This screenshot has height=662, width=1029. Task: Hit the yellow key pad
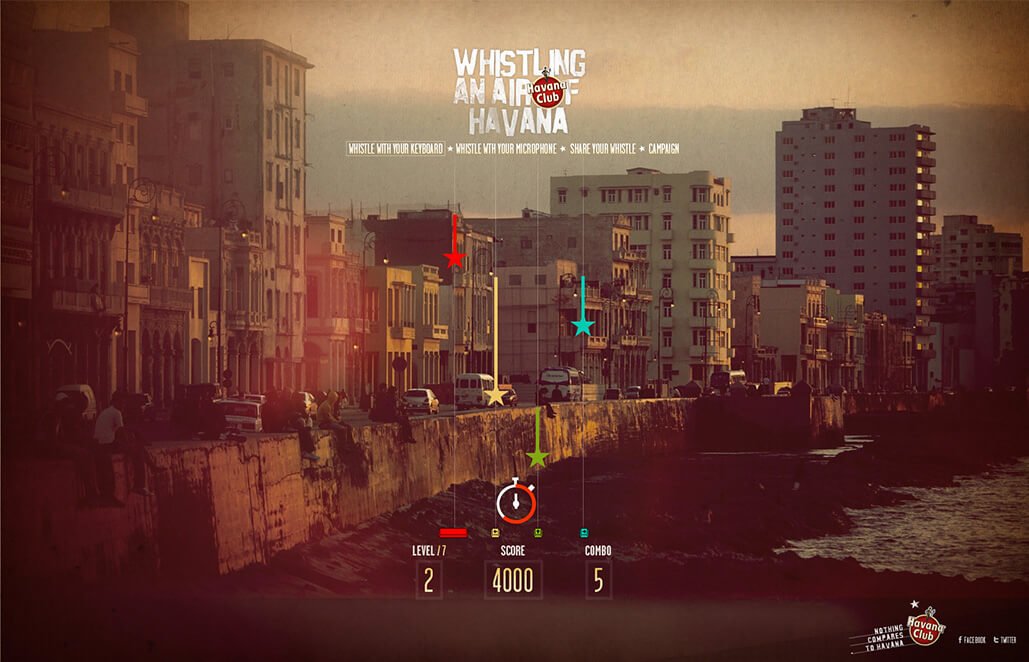click(x=496, y=533)
